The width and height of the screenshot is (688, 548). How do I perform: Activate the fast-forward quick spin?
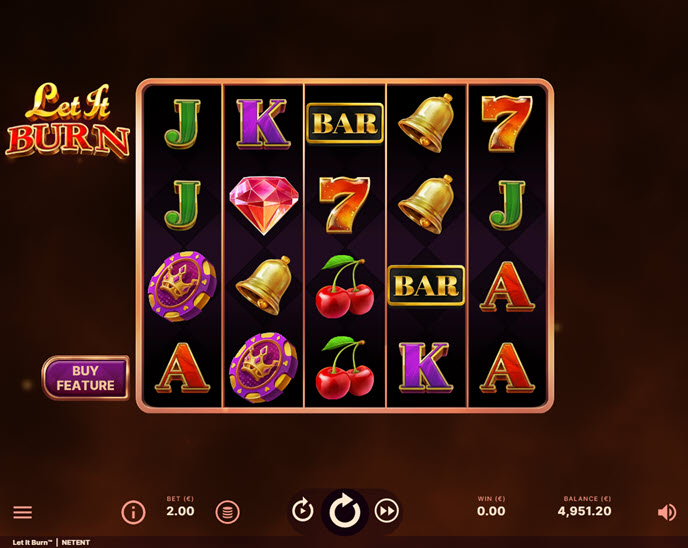point(387,511)
